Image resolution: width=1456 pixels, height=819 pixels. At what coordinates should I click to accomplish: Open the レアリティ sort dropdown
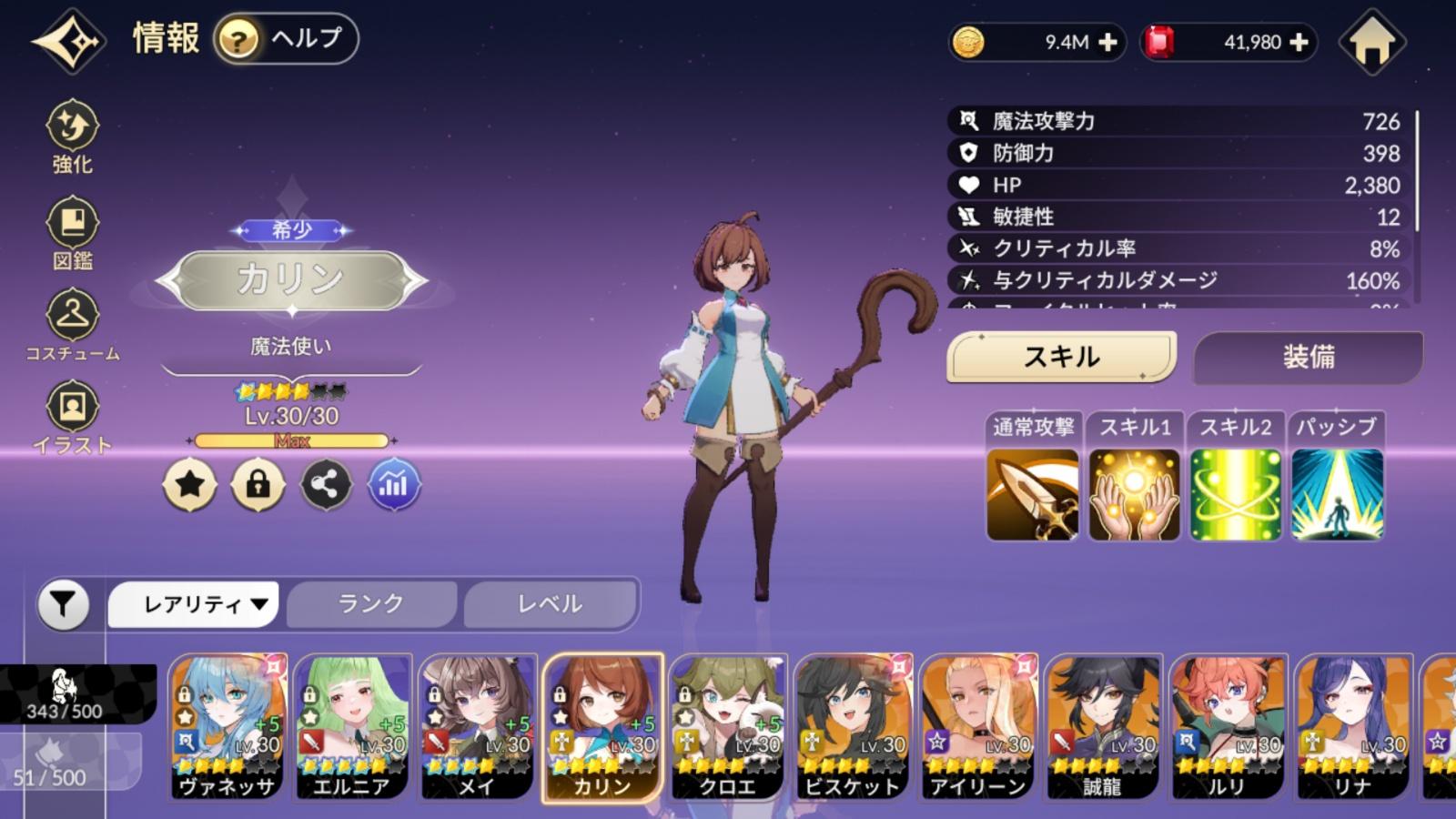[193, 604]
